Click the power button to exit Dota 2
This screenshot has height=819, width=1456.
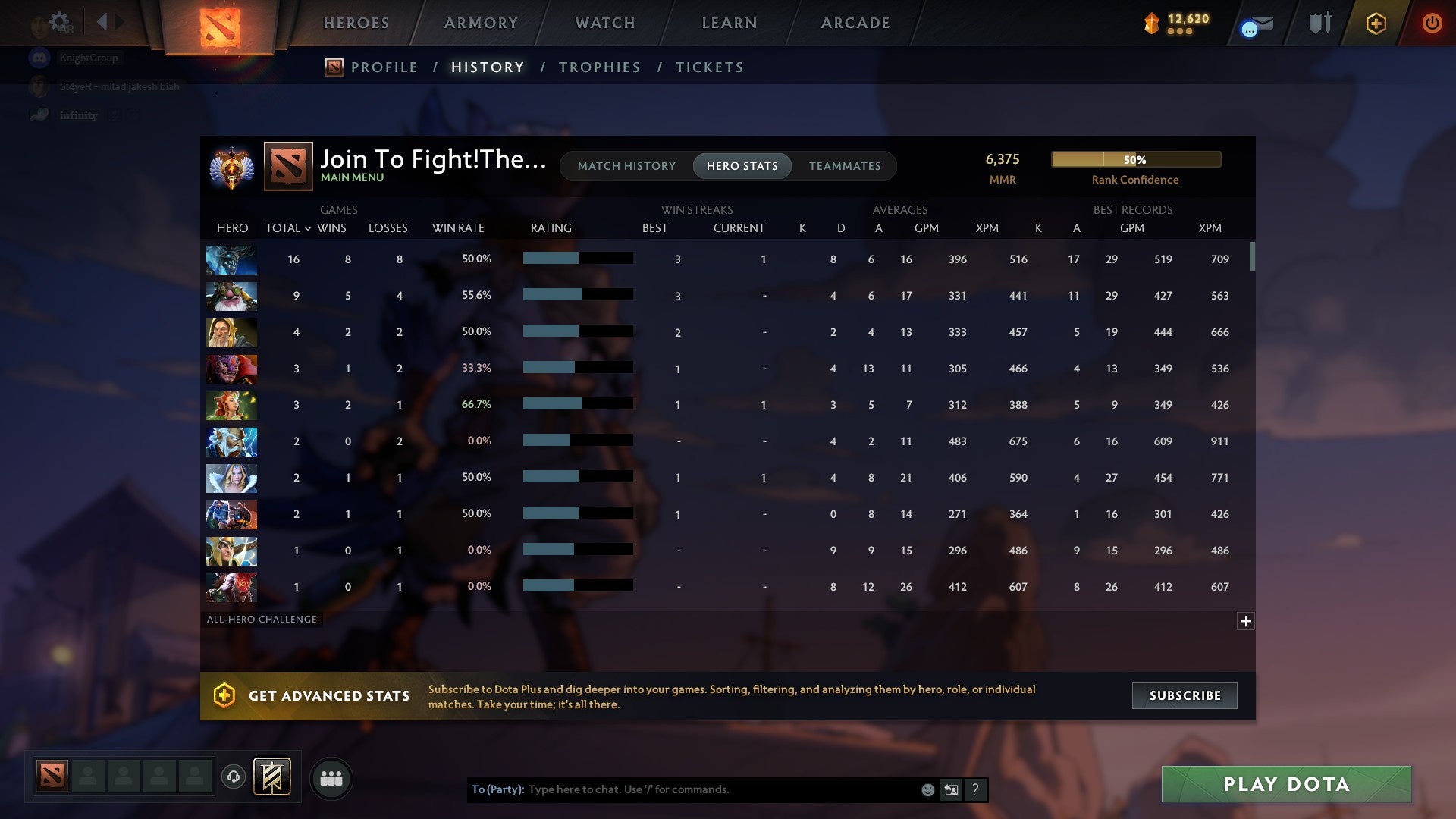click(1432, 23)
